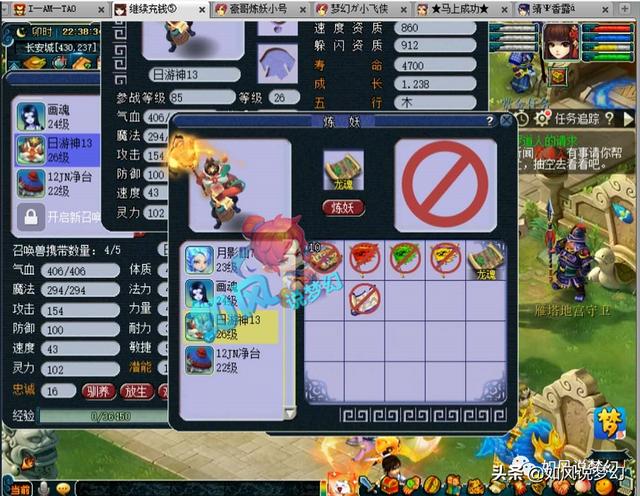Select 月影仙 in the refine pet list
640x496 pixels.
point(229,259)
